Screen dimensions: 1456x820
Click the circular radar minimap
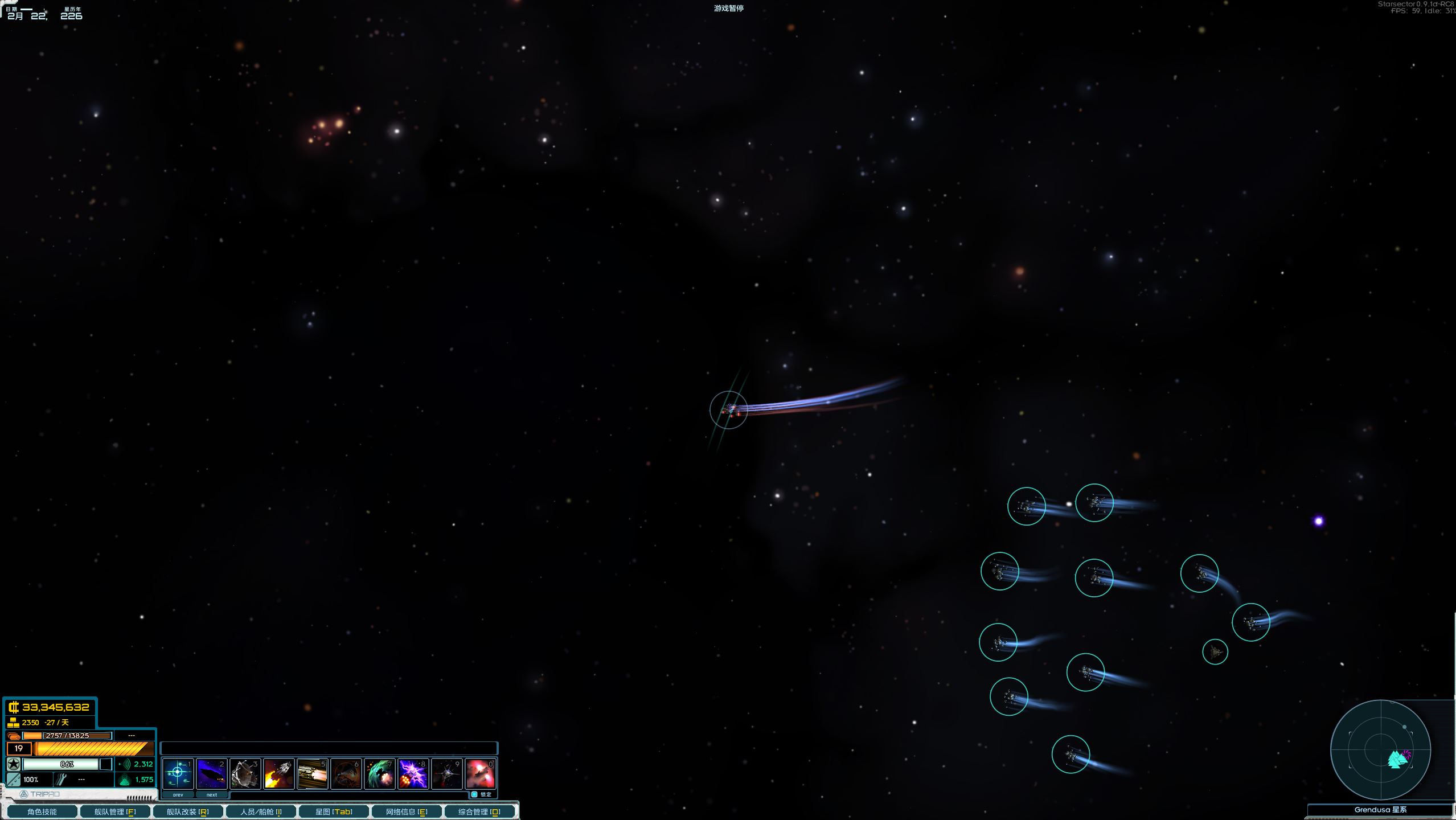click(1380, 749)
